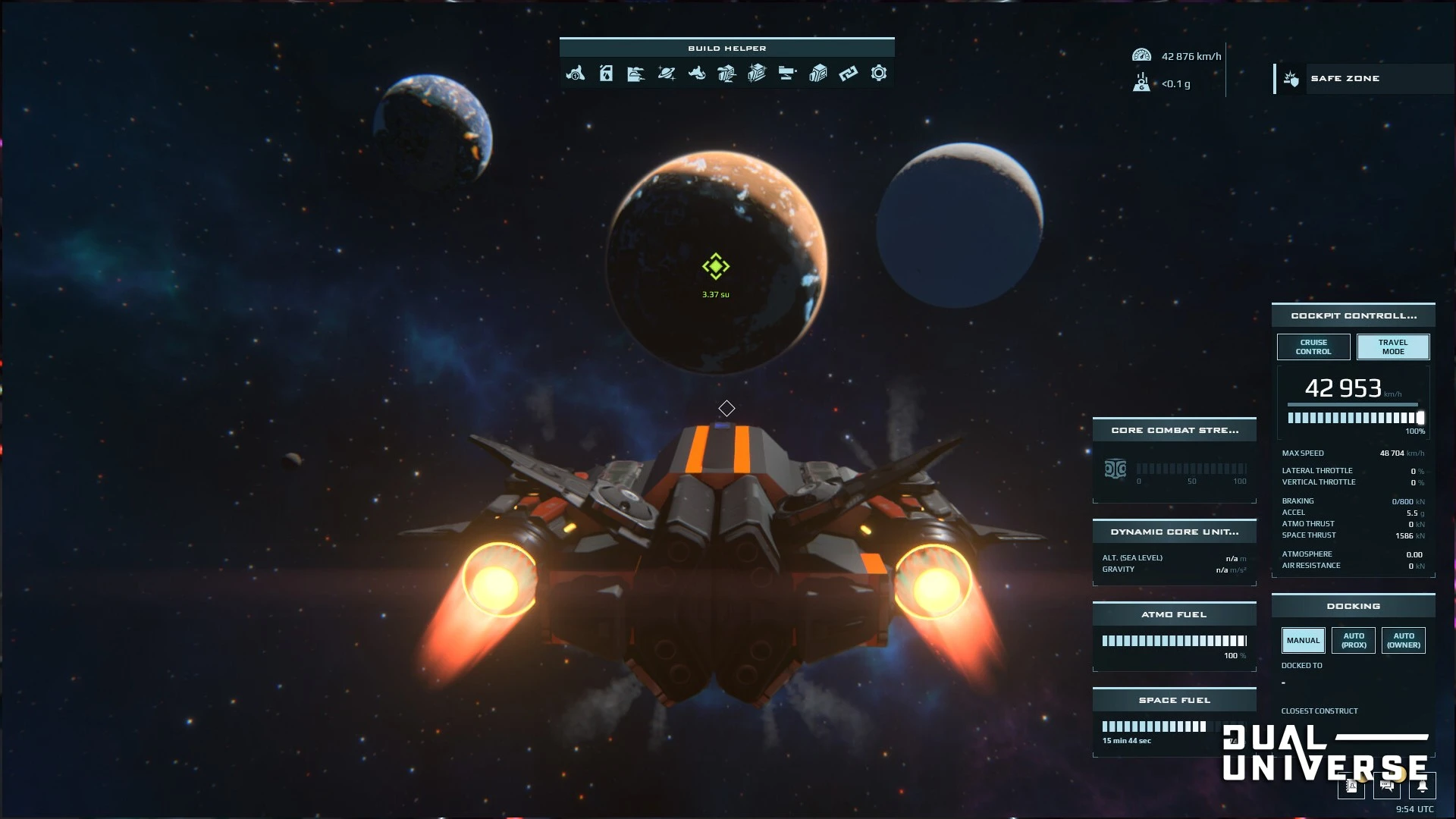Click the fuel canister icon in Build Helper

point(606,74)
